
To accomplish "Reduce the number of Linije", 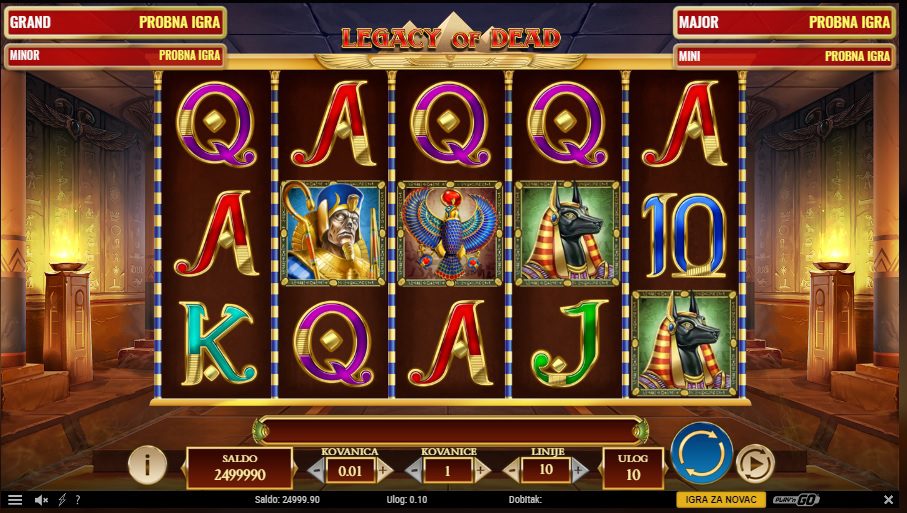I will point(511,469).
